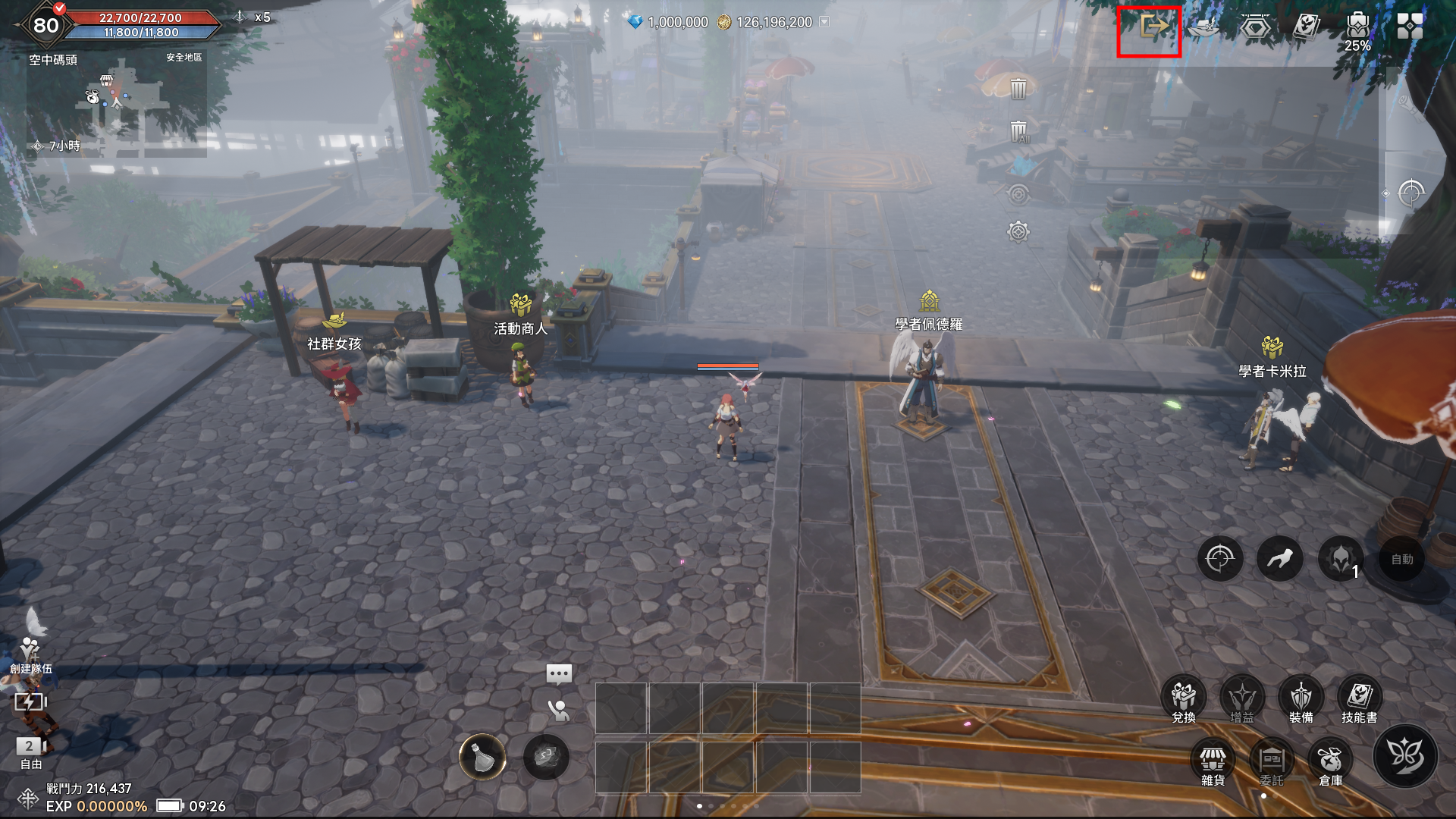Open the diamond shop sign icon
The image size is (1456, 819).
point(1255,28)
